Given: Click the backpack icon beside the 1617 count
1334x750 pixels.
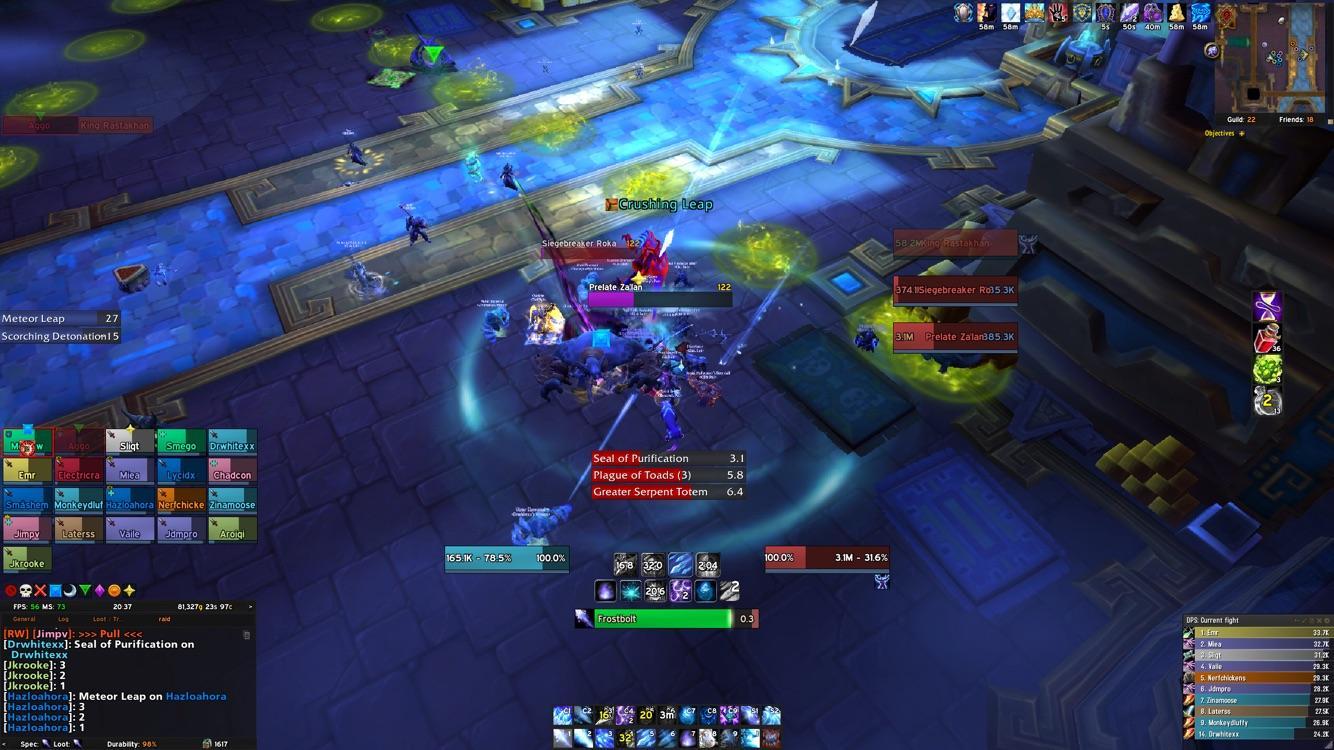Looking at the screenshot, I should point(207,743).
